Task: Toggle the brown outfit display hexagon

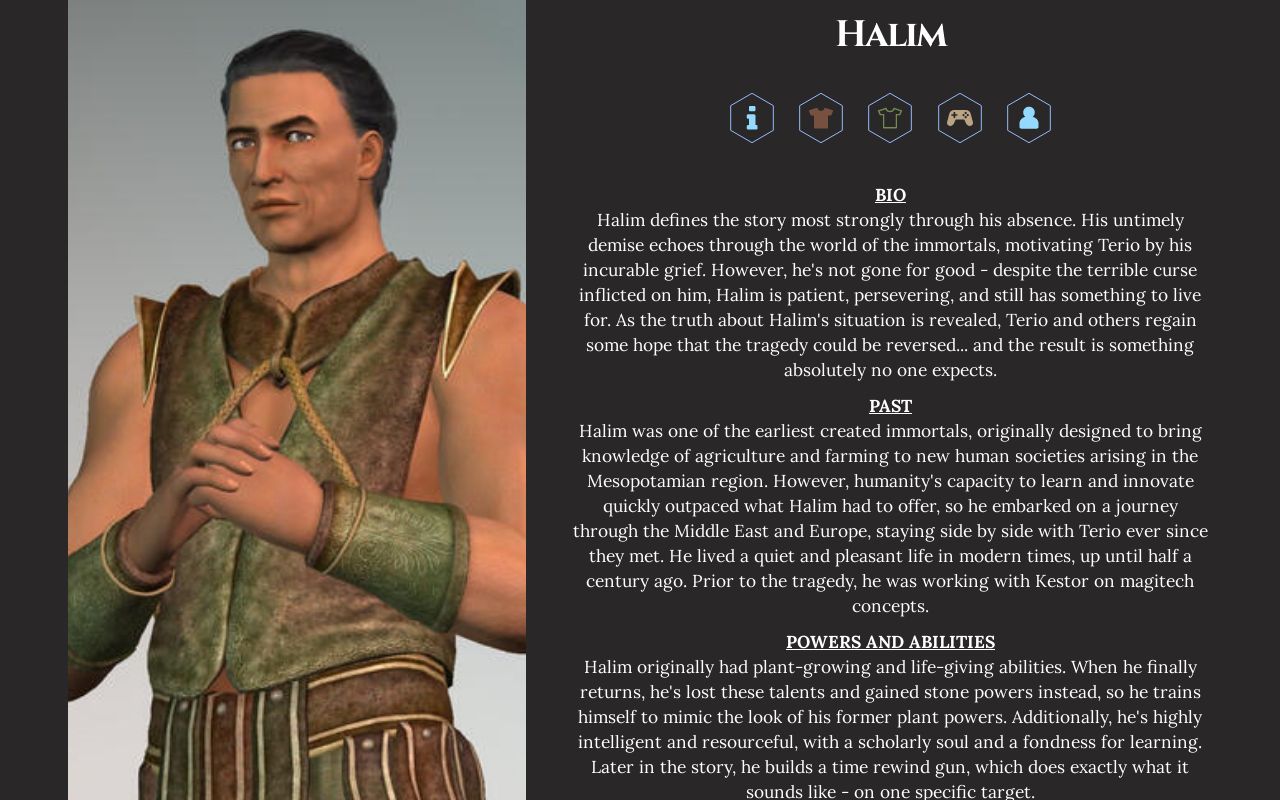Action: [x=820, y=118]
